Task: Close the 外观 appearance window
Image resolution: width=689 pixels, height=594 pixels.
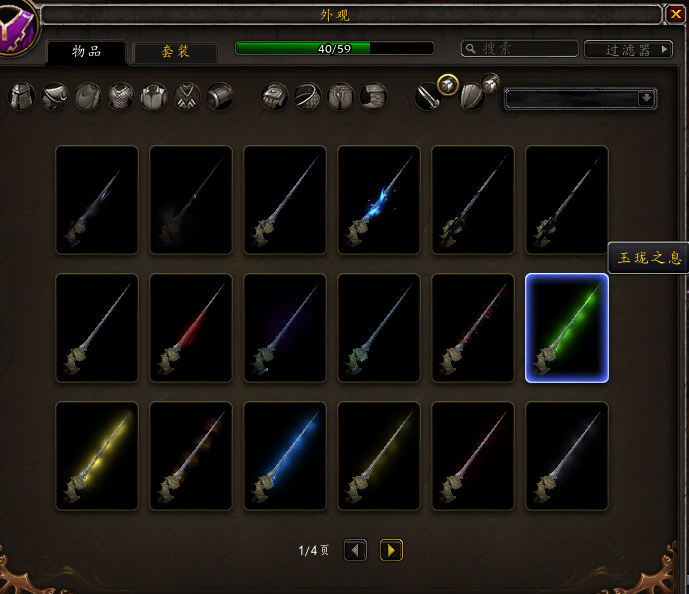Action: pos(675,15)
